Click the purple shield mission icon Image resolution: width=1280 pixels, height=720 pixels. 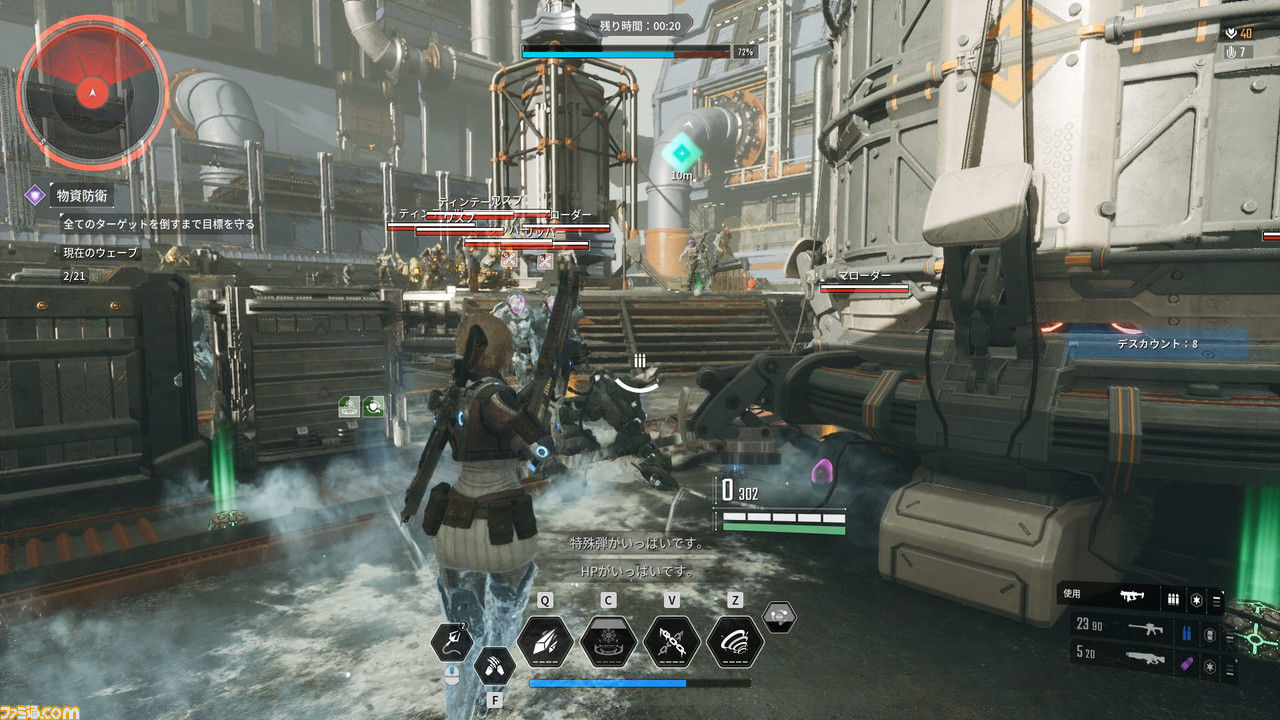tap(35, 195)
